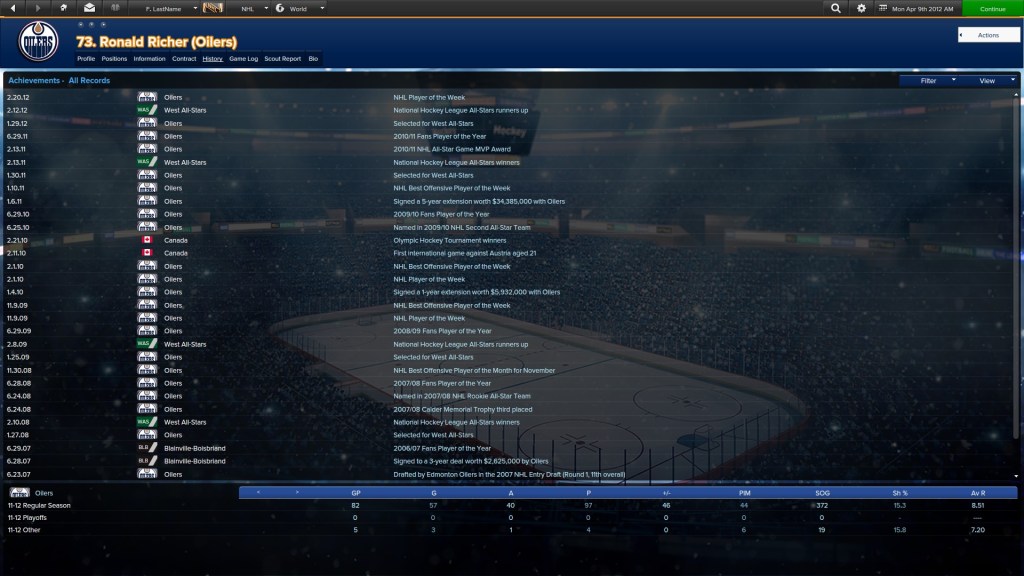The height and width of the screenshot is (576, 1024).
Task: Show the Contract tab
Action: [184, 59]
